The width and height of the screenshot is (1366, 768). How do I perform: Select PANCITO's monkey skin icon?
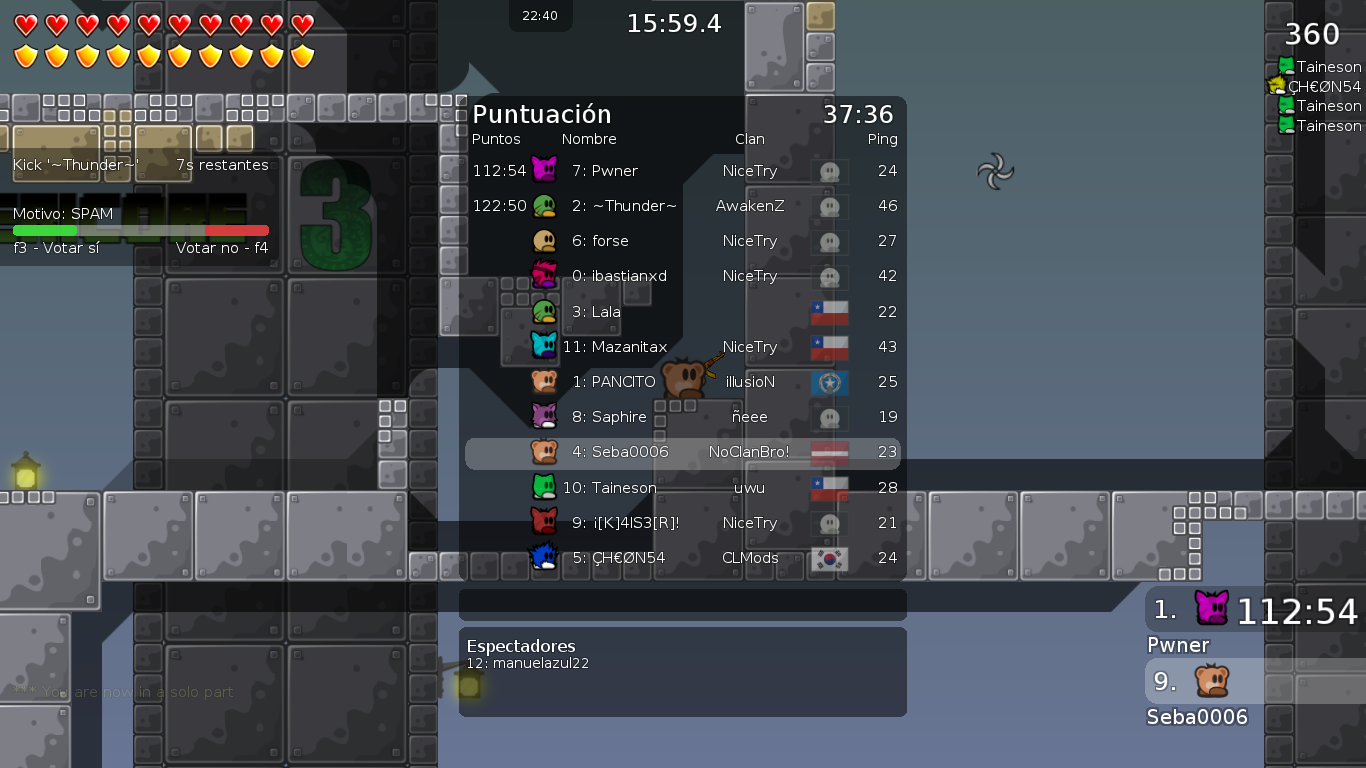point(543,382)
